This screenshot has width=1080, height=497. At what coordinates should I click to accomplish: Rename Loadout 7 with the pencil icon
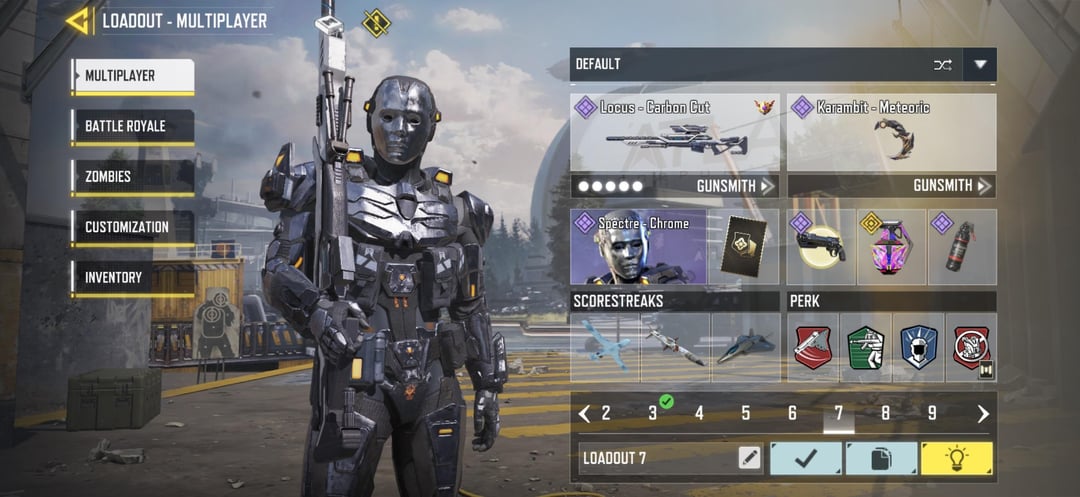749,458
